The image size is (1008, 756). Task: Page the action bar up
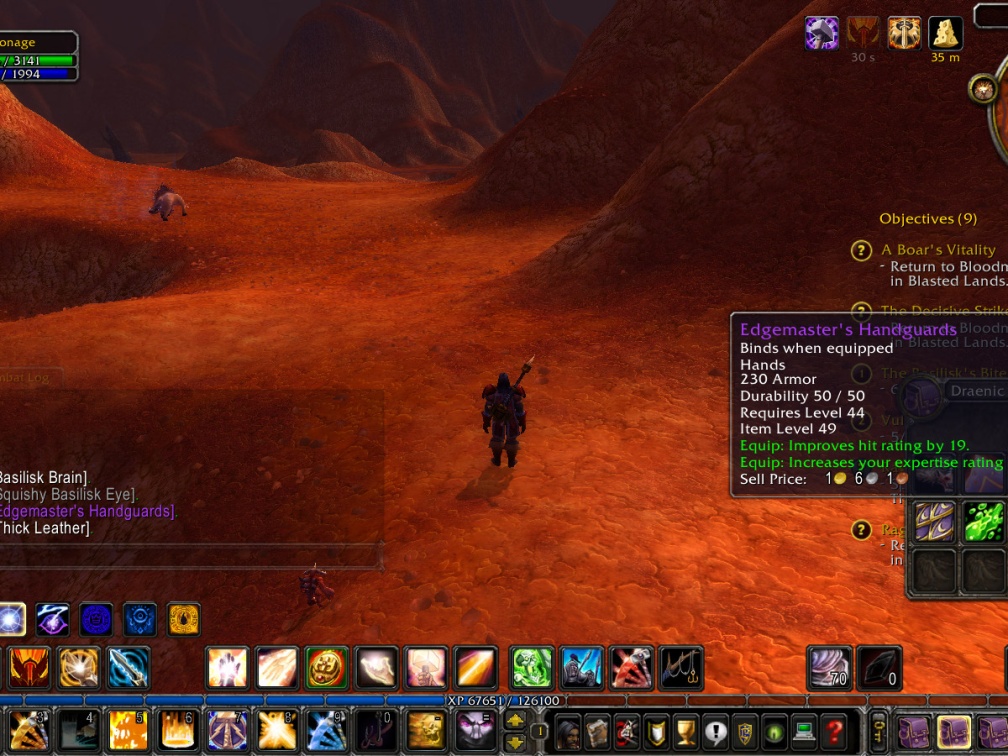pyautogui.click(x=515, y=720)
